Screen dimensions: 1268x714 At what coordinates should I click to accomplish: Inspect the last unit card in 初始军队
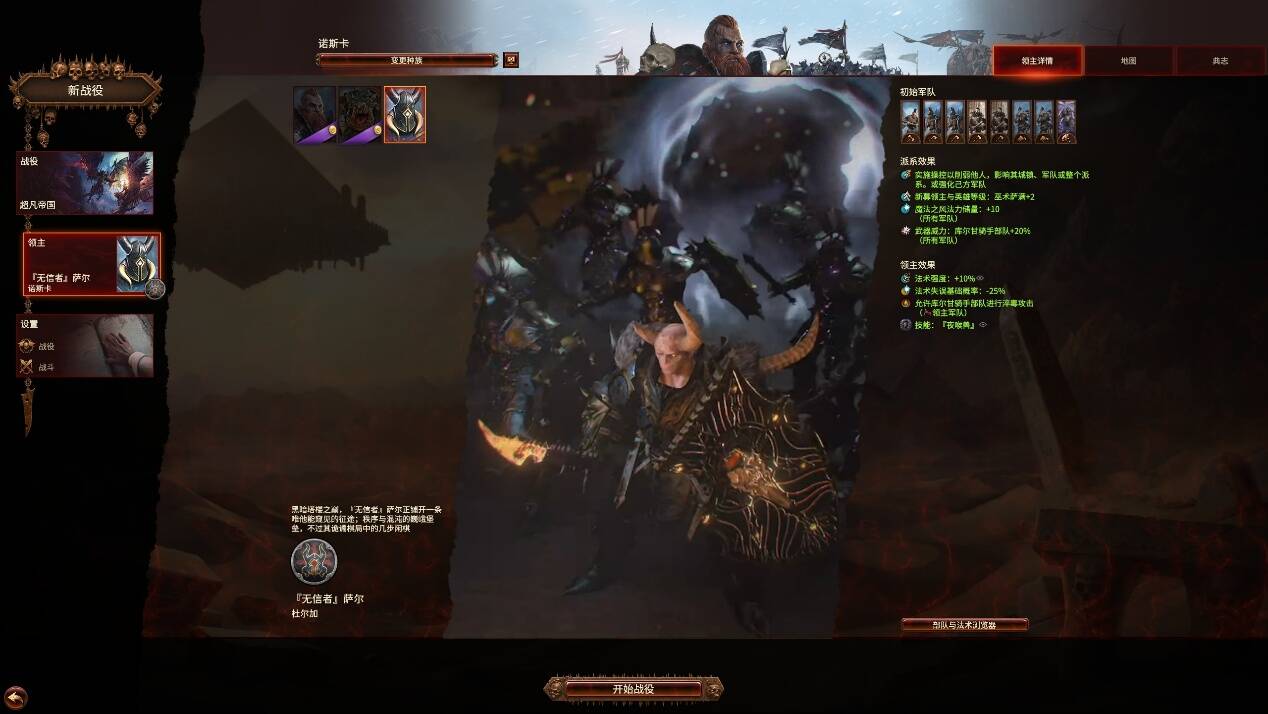click(1066, 122)
